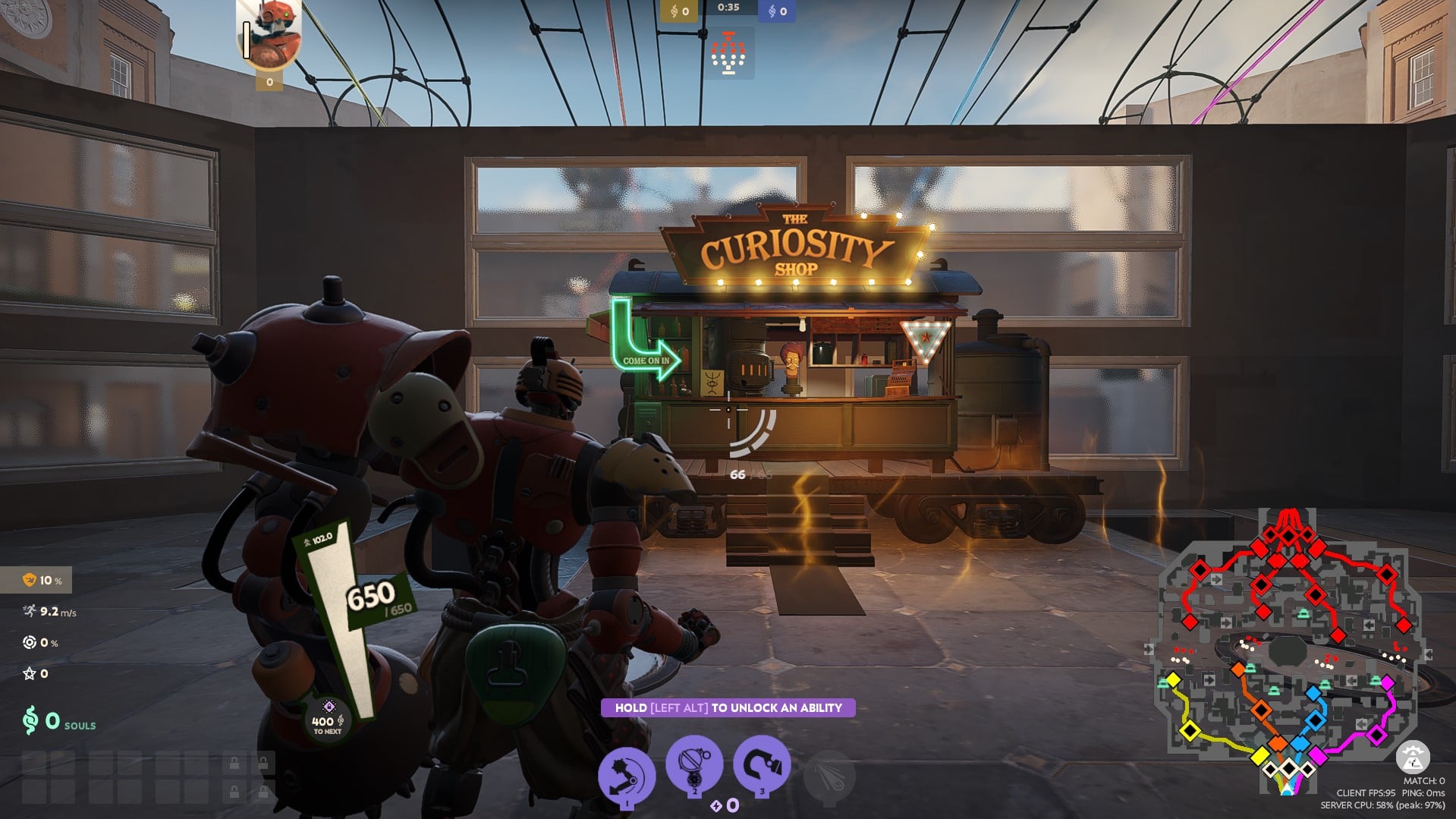Screen dimensions: 1456x819
Task: Select the red robot hero portrait
Action: click(270, 34)
